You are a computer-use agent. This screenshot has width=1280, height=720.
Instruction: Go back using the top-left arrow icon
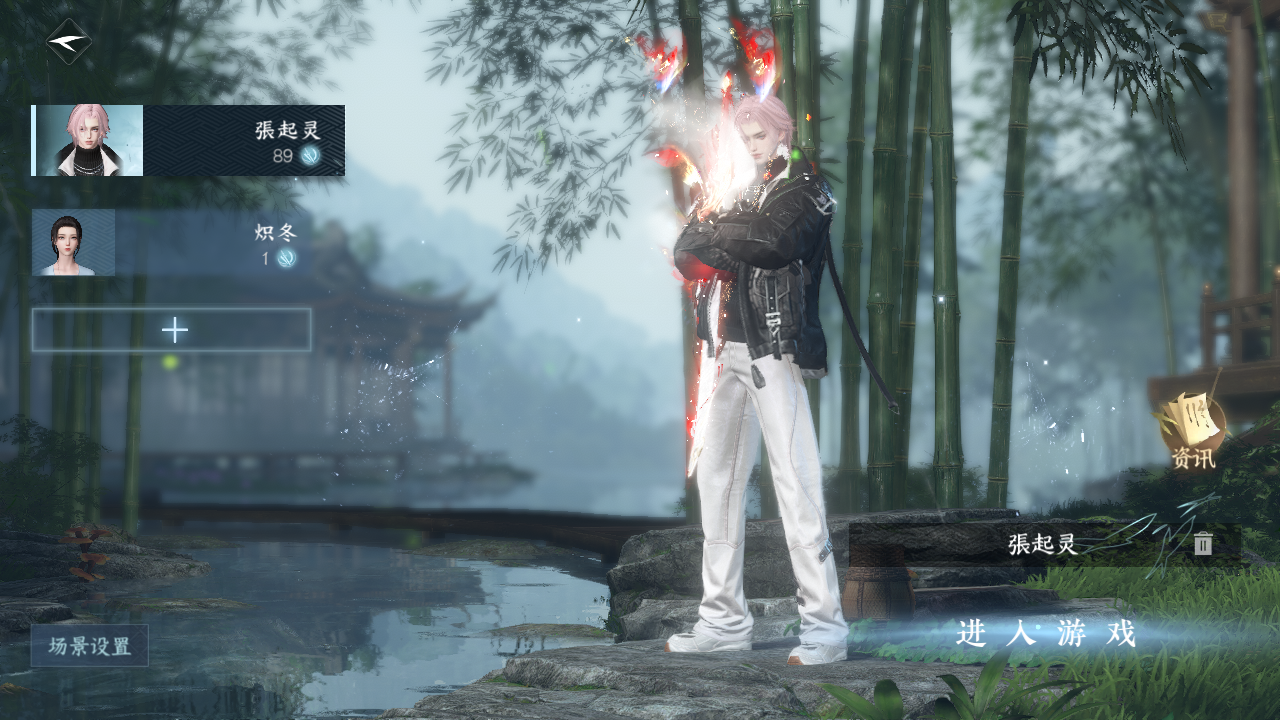[x=69, y=42]
